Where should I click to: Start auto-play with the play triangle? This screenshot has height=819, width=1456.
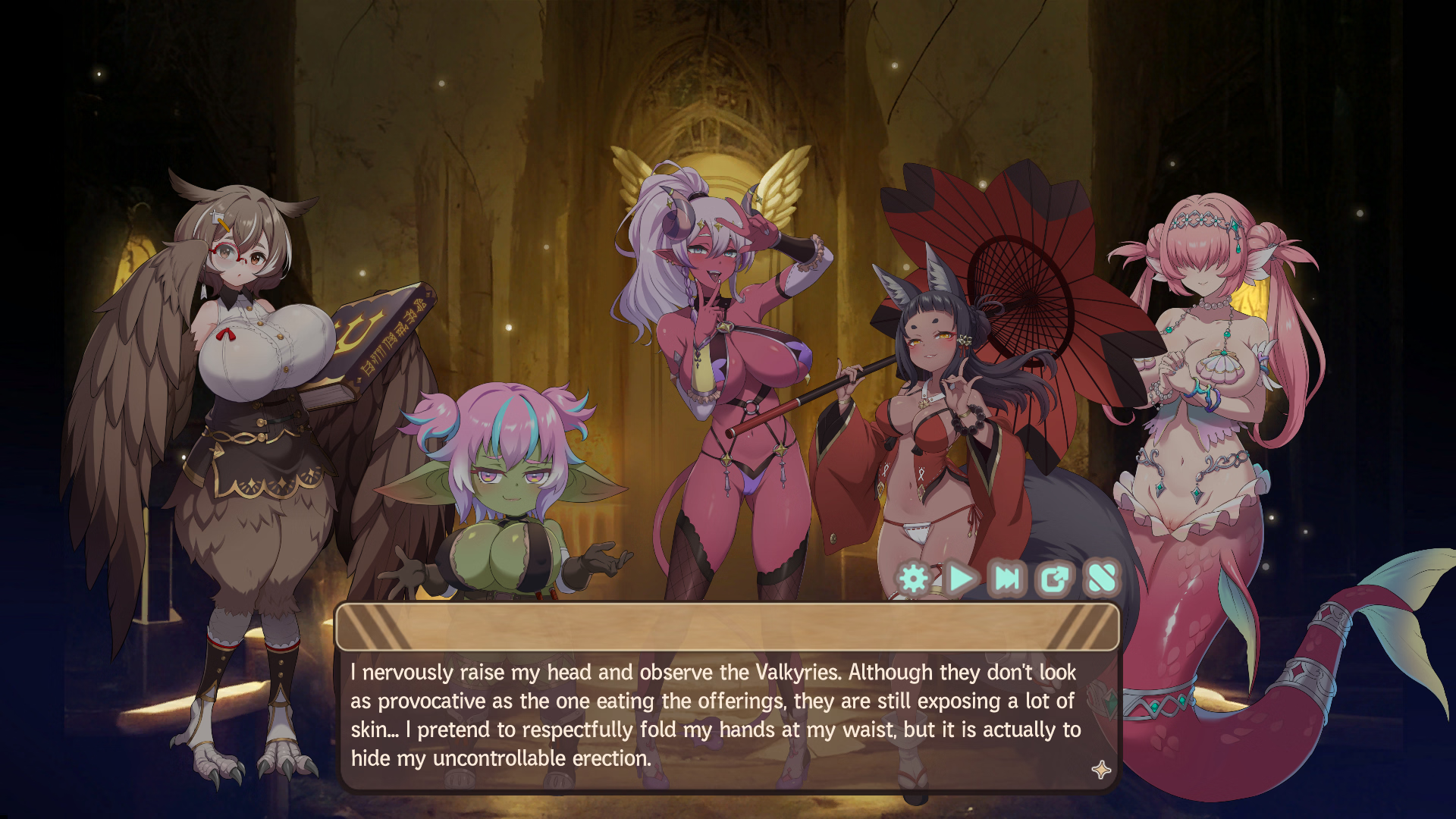click(961, 579)
